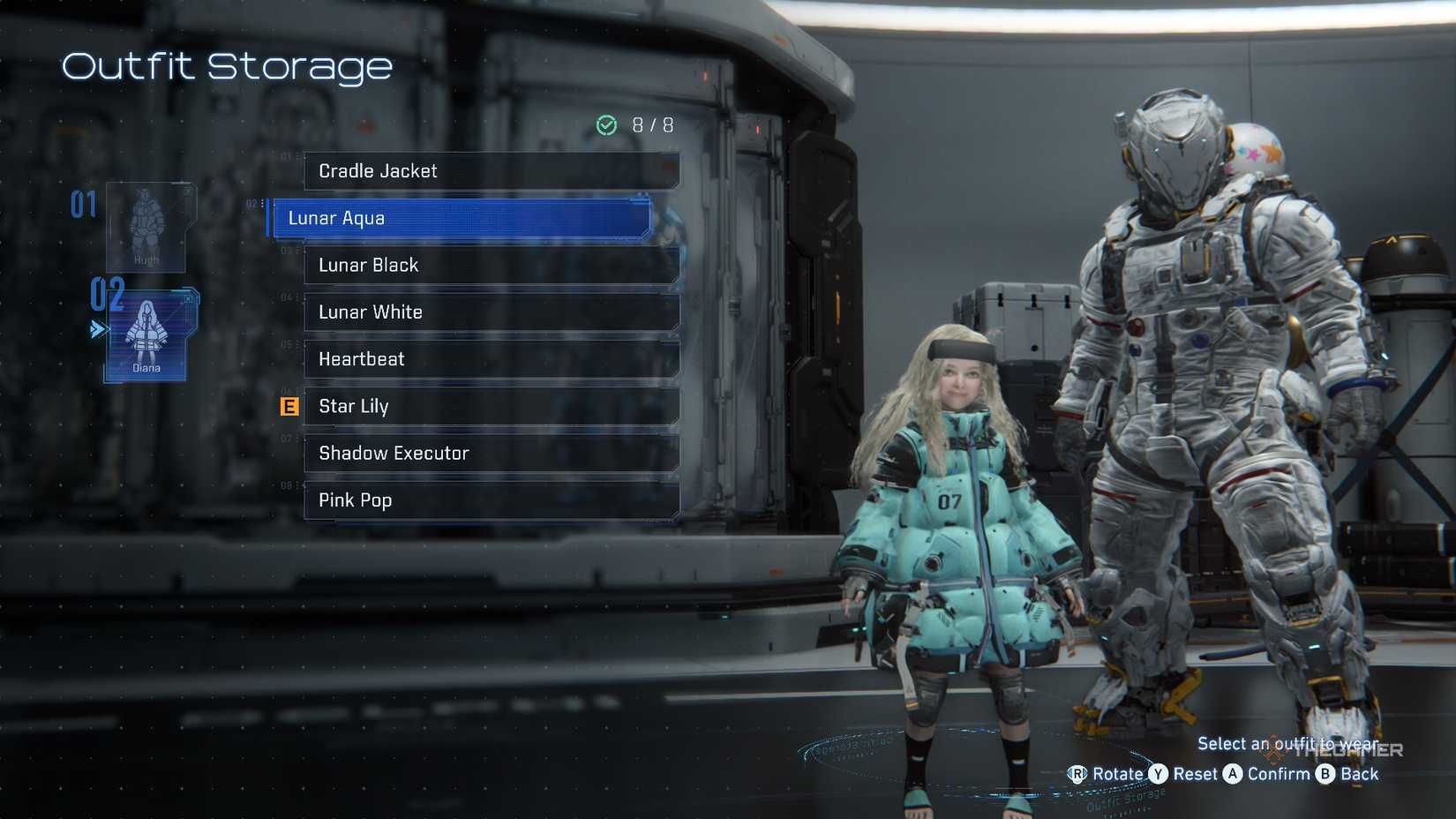Viewport: 1456px width, 819px height.
Task: Equip the Star Lily outfit
Action: tap(492, 406)
